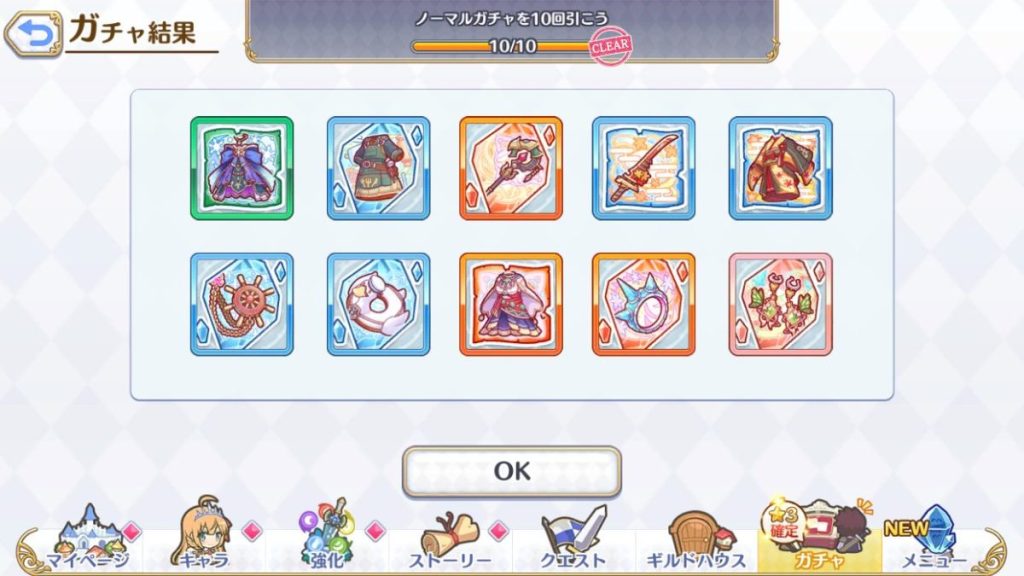Go to the ストーリー story tab
This screenshot has width=1024, height=576.
pos(450,538)
